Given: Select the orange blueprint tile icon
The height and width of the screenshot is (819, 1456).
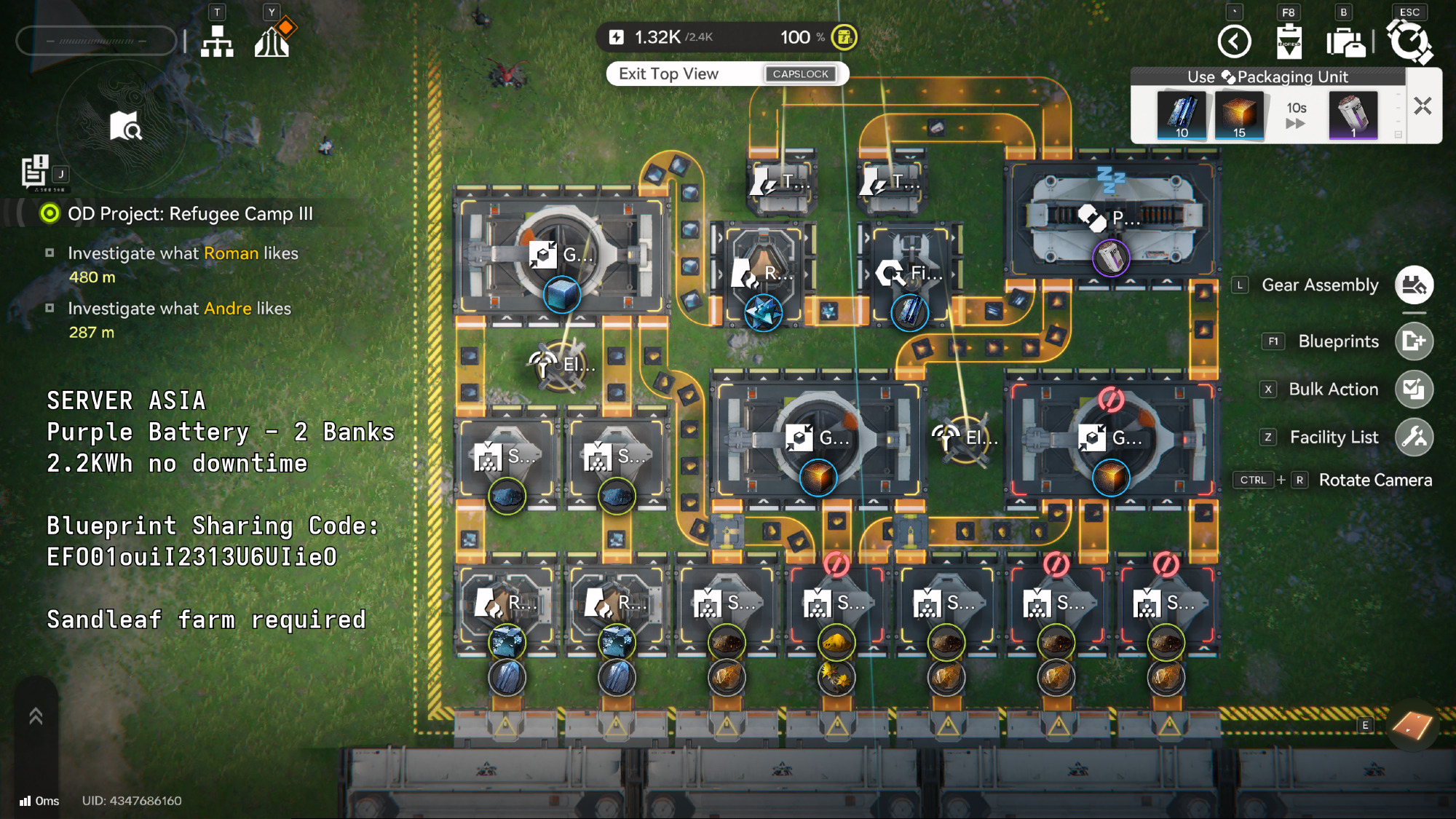Looking at the screenshot, I should coord(1412,724).
